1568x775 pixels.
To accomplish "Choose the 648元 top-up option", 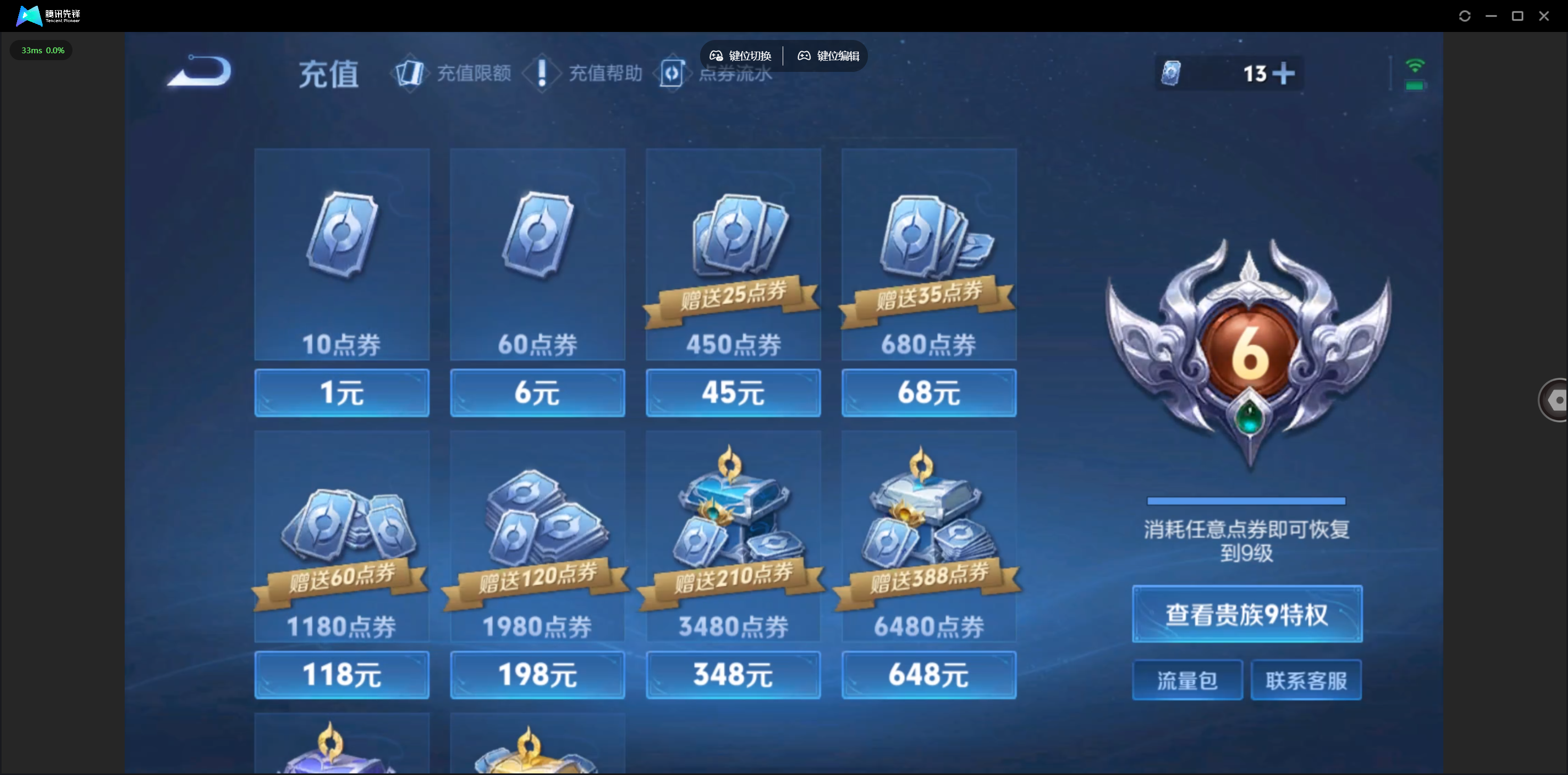I will 928,674.
